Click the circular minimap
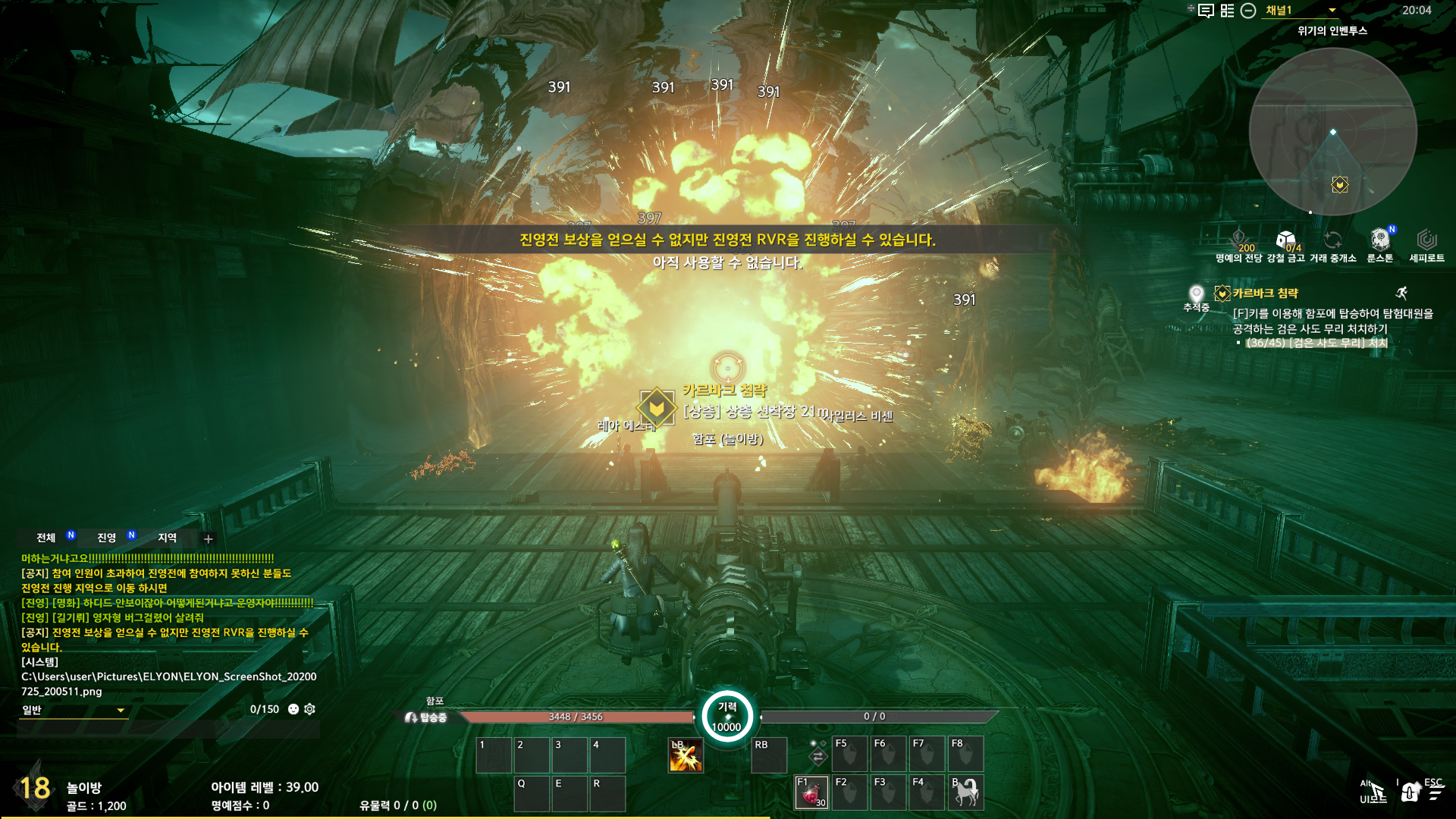Viewport: 1456px width, 819px height. point(1332,133)
